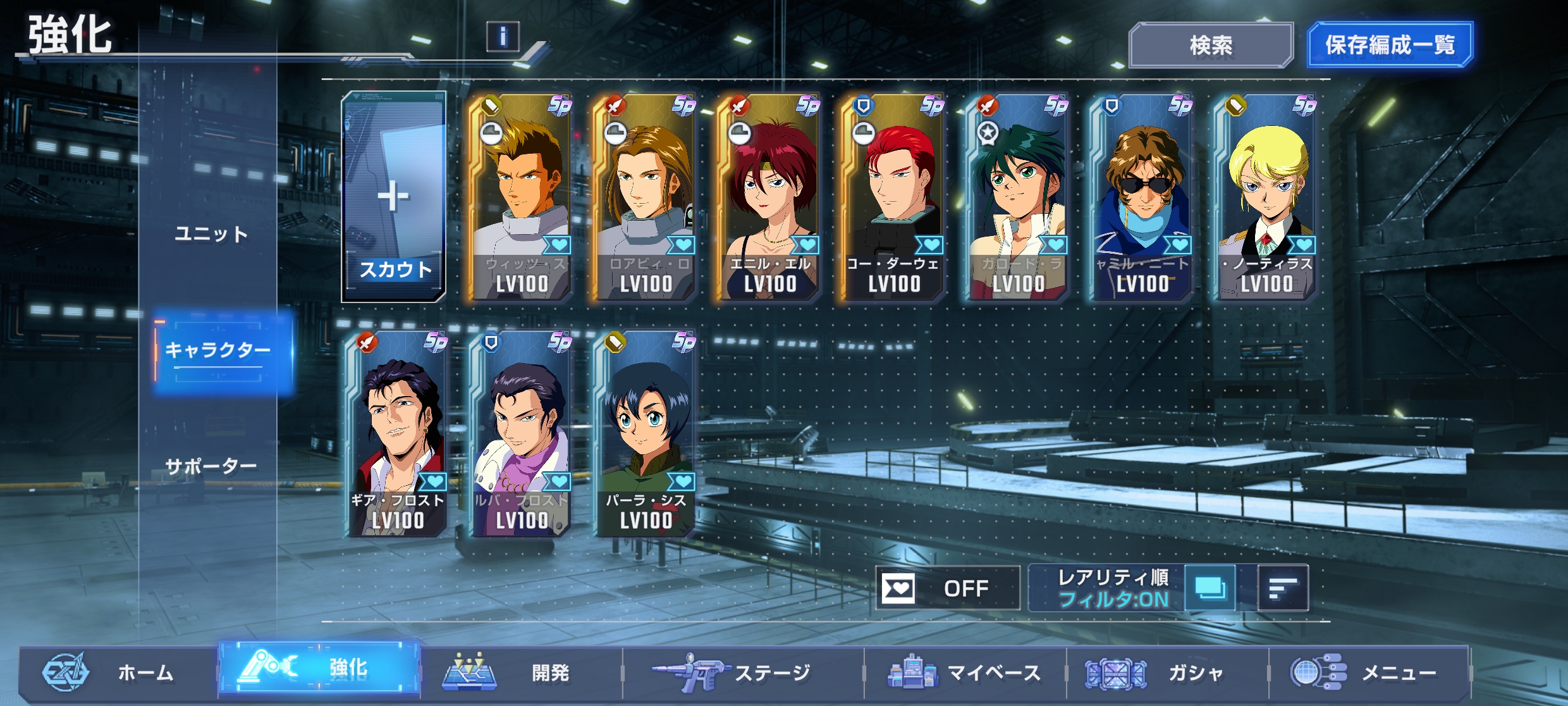Viewport: 1568px width, 706px height.
Task: Open the メニュー menu
Action: point(1369,672)
